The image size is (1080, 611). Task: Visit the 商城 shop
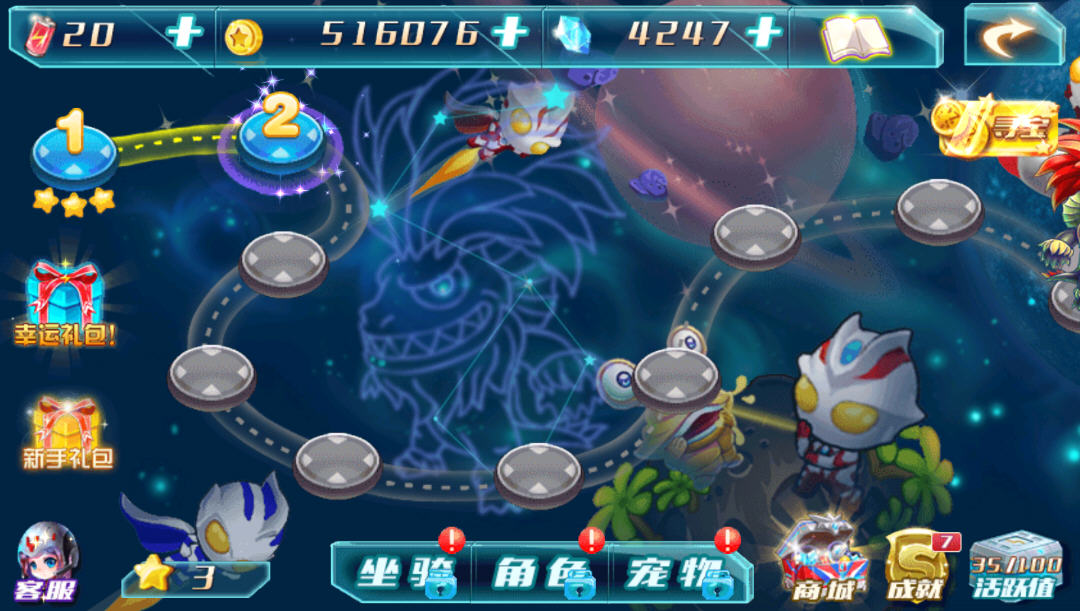[x=825, y=563]
